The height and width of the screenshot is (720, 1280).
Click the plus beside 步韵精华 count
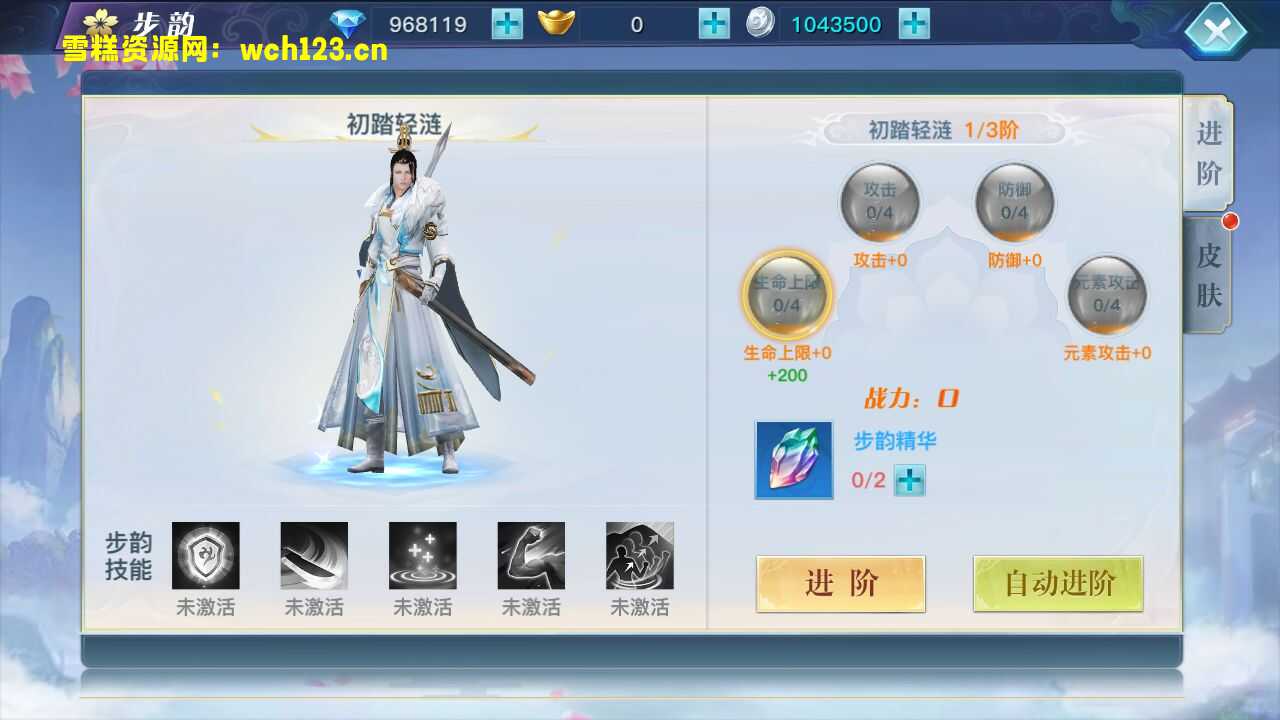pyautogui.click(x=912, y=481)
